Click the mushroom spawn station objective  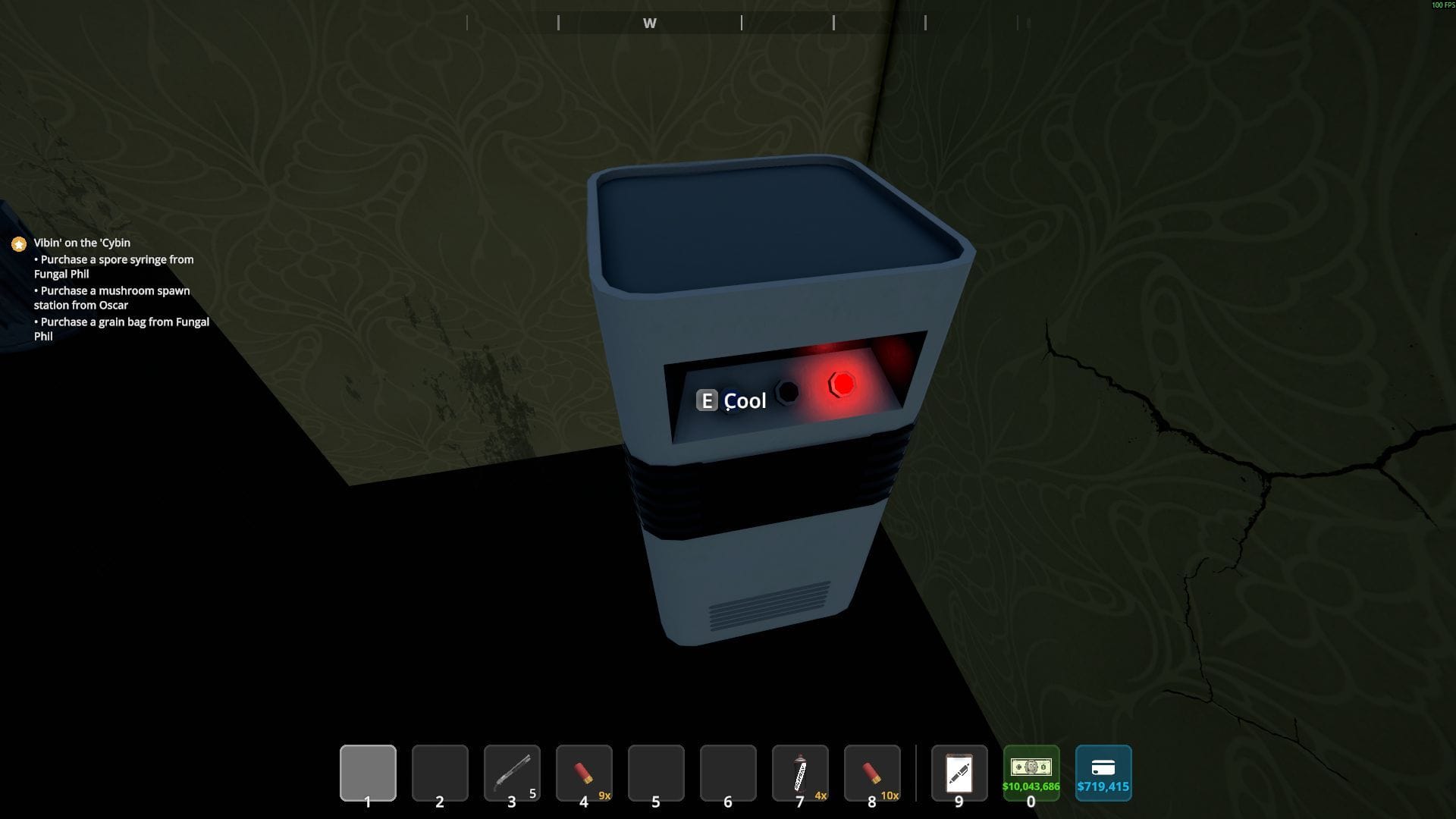pyautogui.click(x=111, y=297)
